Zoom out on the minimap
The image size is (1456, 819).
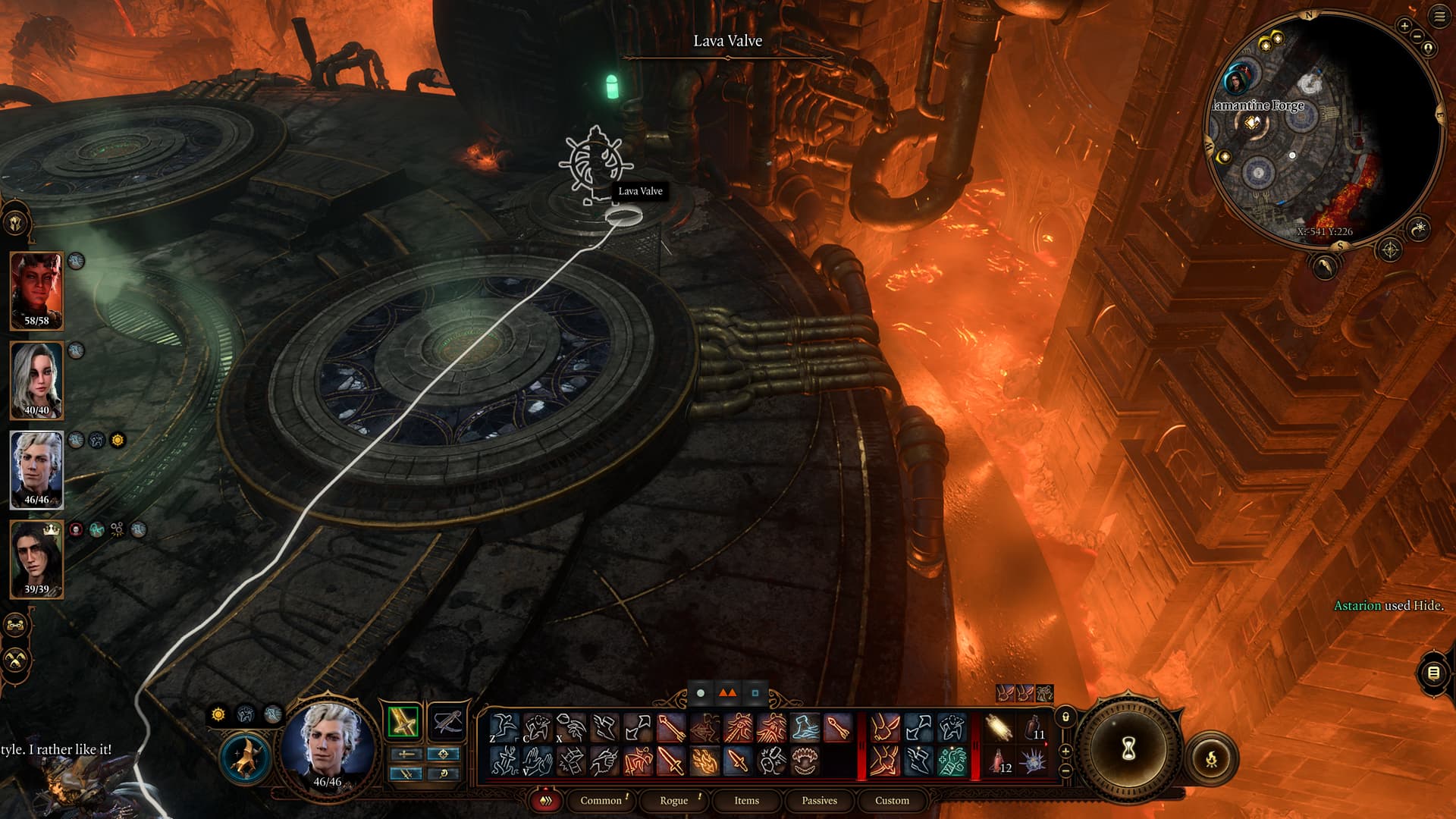tap(1417, 36)
